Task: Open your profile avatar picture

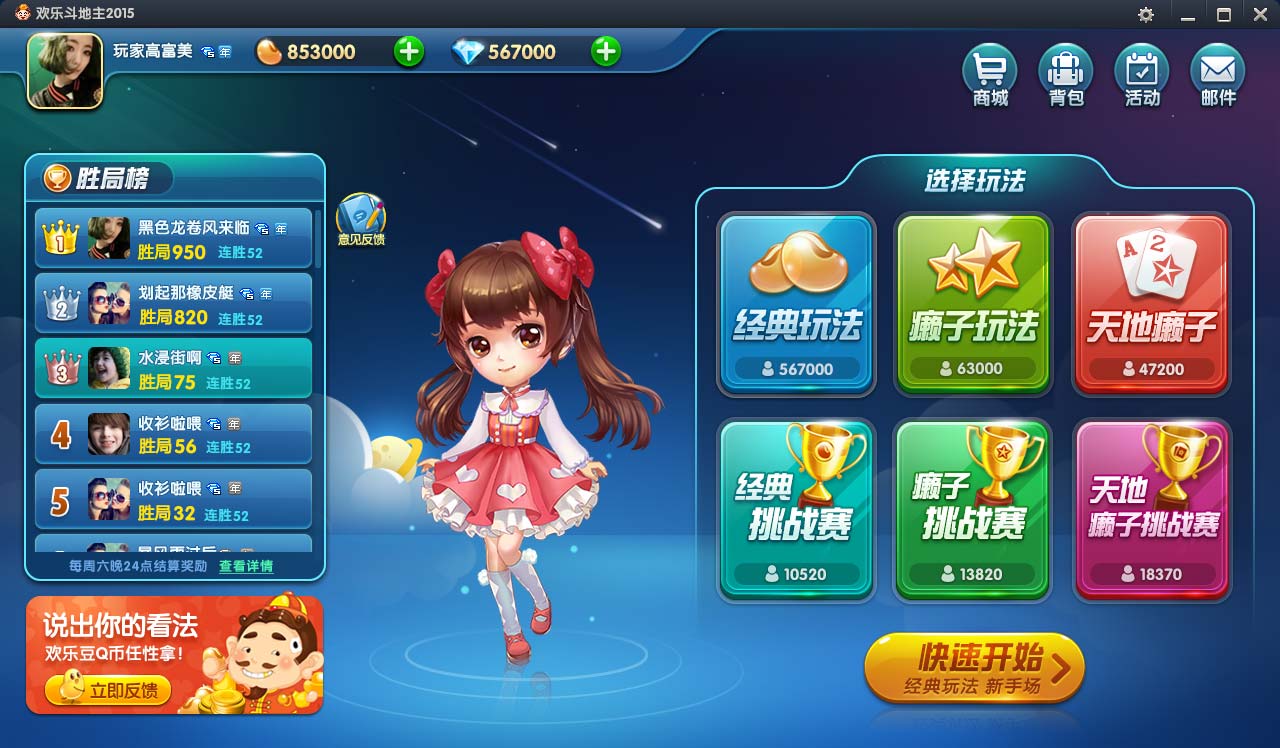Action: click(x=64, y=72)
